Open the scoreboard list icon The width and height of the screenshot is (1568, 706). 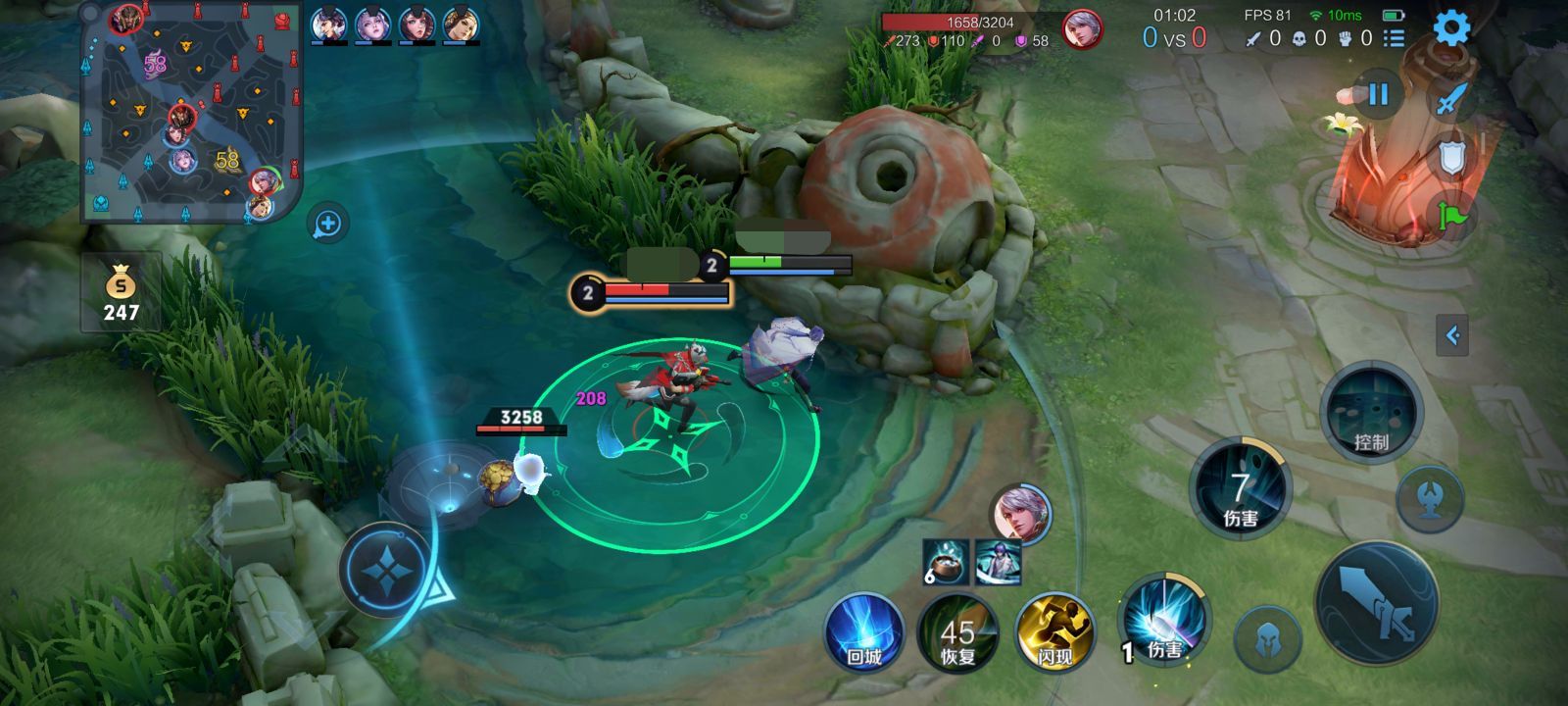coord(1394,38)
